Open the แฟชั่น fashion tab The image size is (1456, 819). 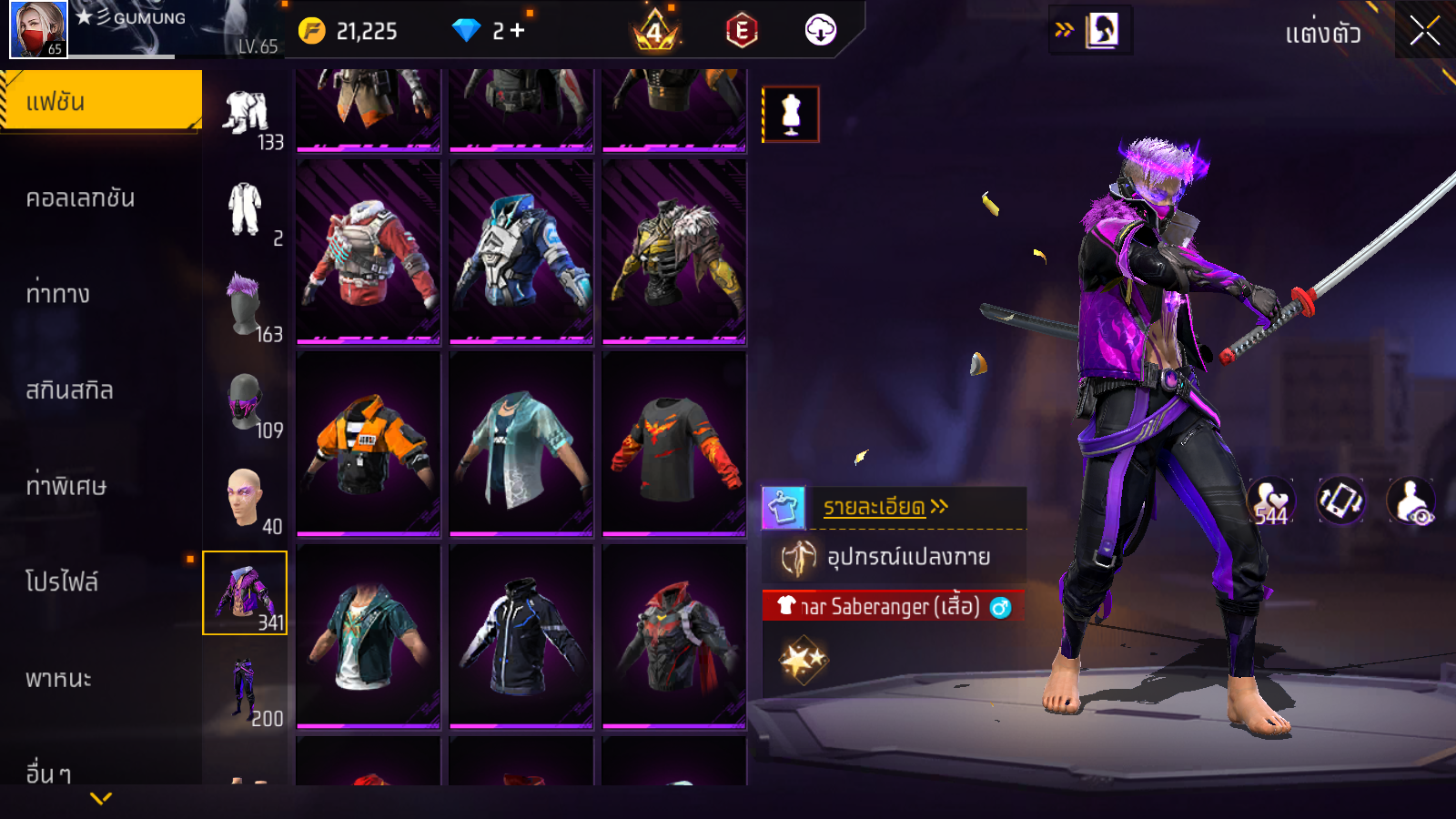point(100,101)
